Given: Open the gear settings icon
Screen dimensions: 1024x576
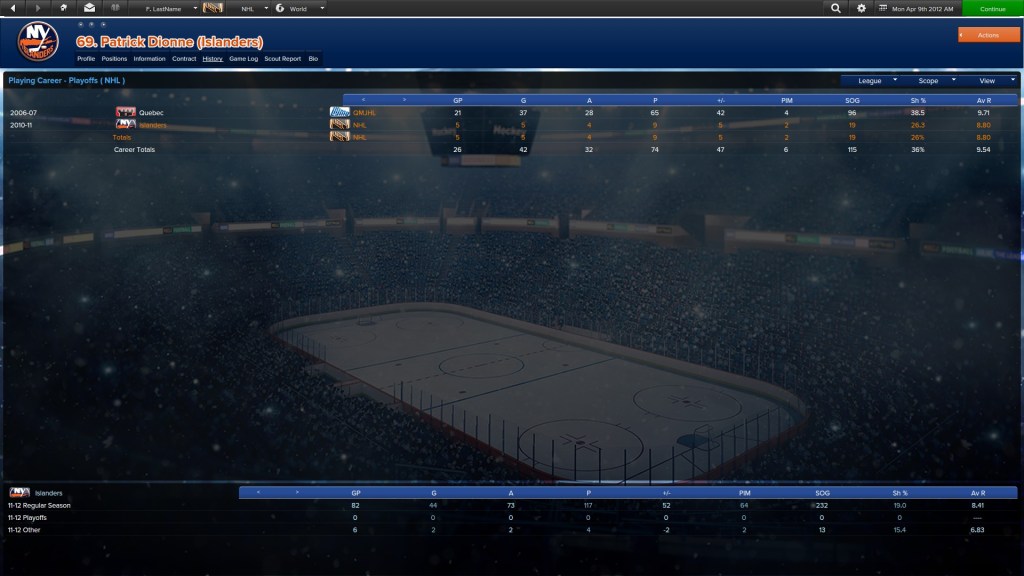Looking at the screenshot, I should tap(862, 8).
